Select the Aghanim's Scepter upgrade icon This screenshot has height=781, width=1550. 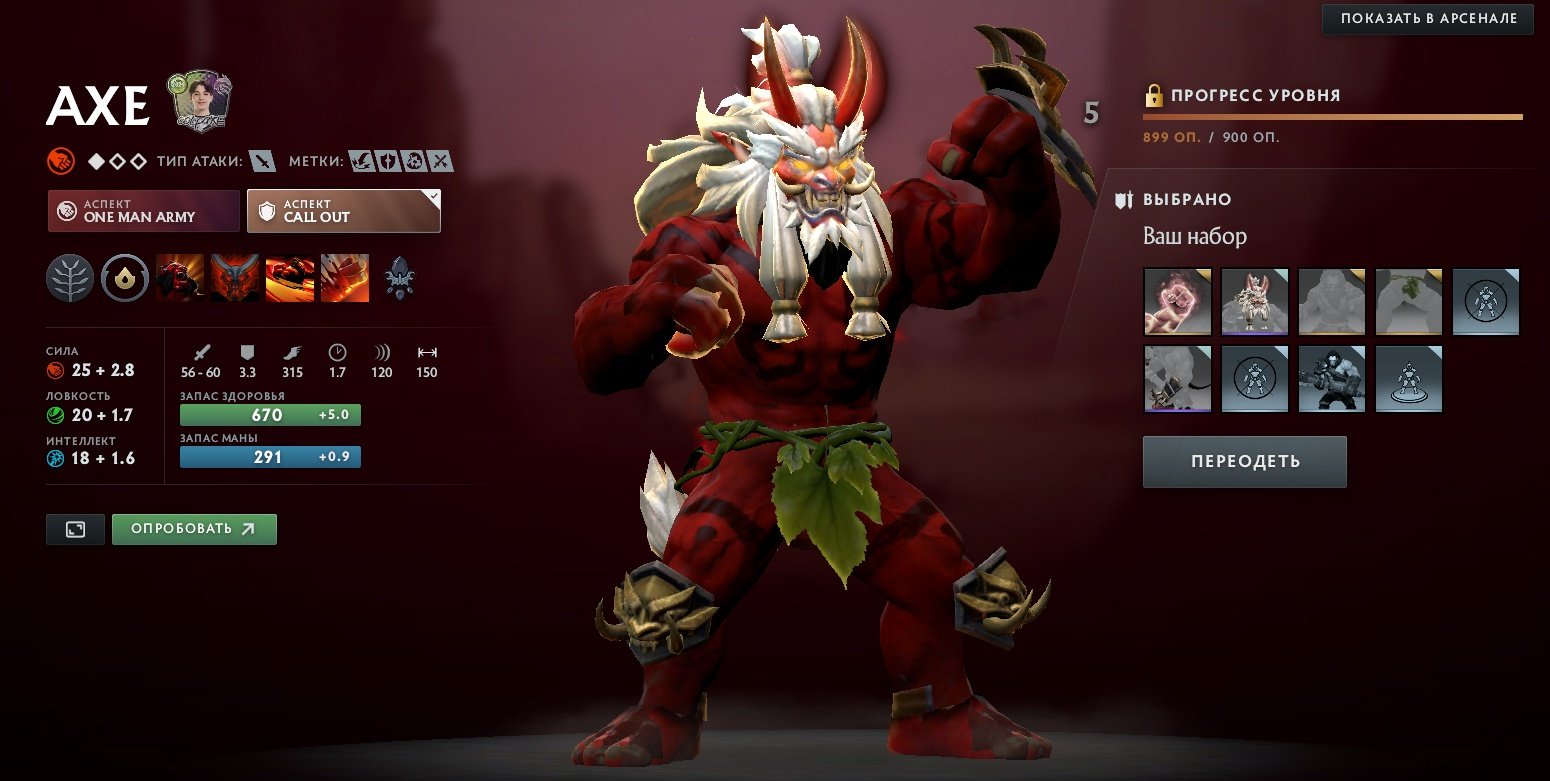click(x=400, y=278)
